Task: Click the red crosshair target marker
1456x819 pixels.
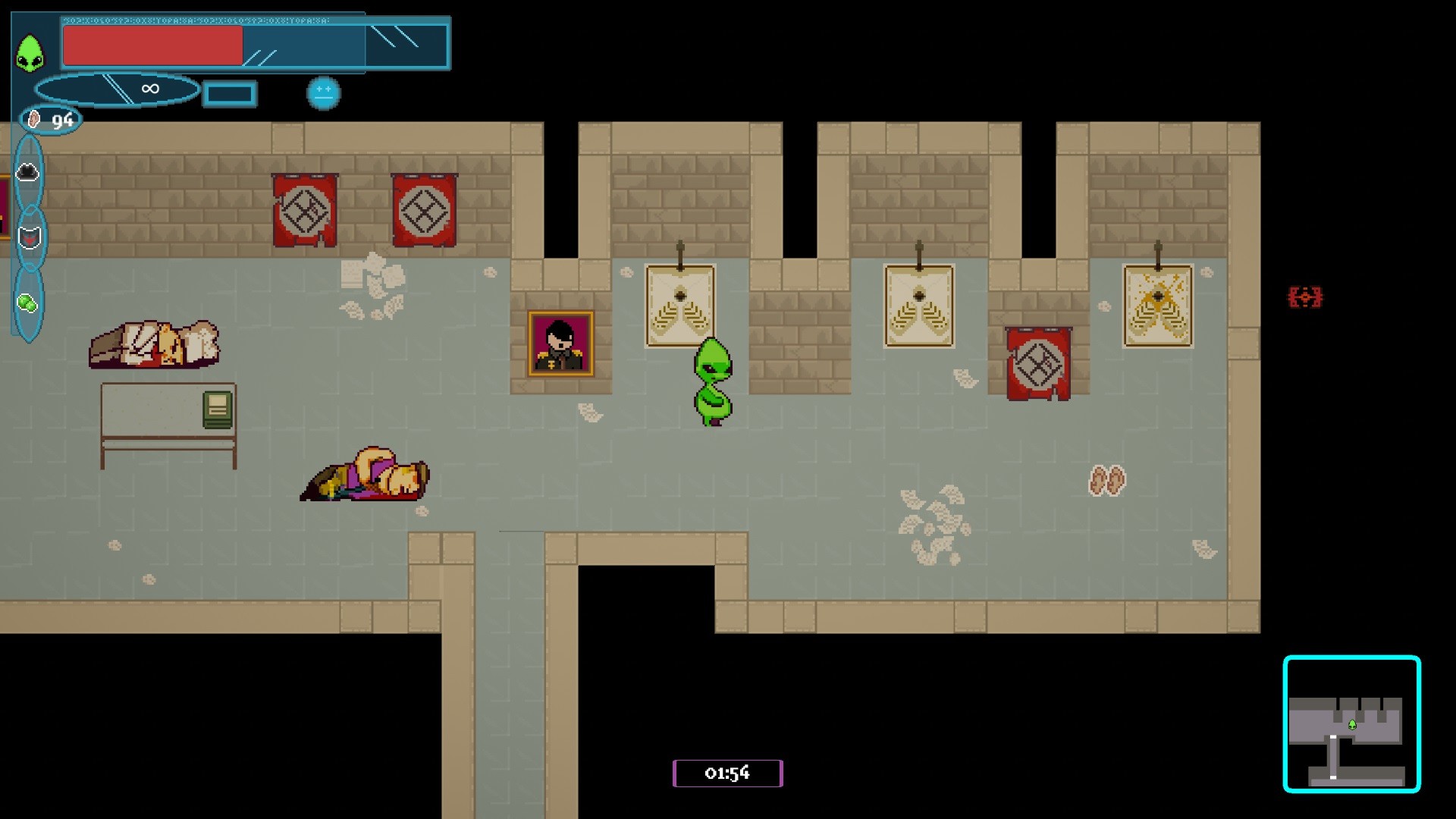Action: pos(1305,298)
